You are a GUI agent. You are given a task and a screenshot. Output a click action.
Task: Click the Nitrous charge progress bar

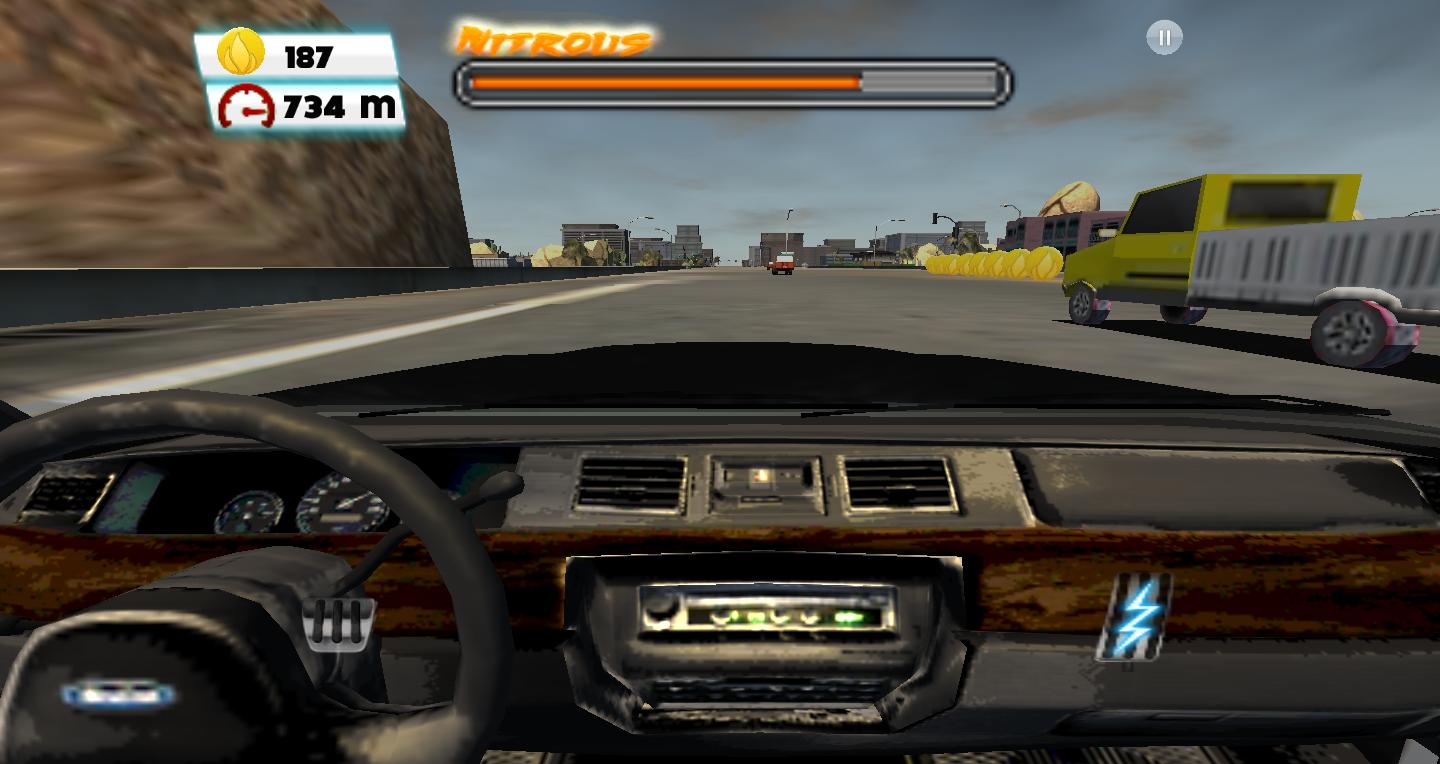pos(732,81)
